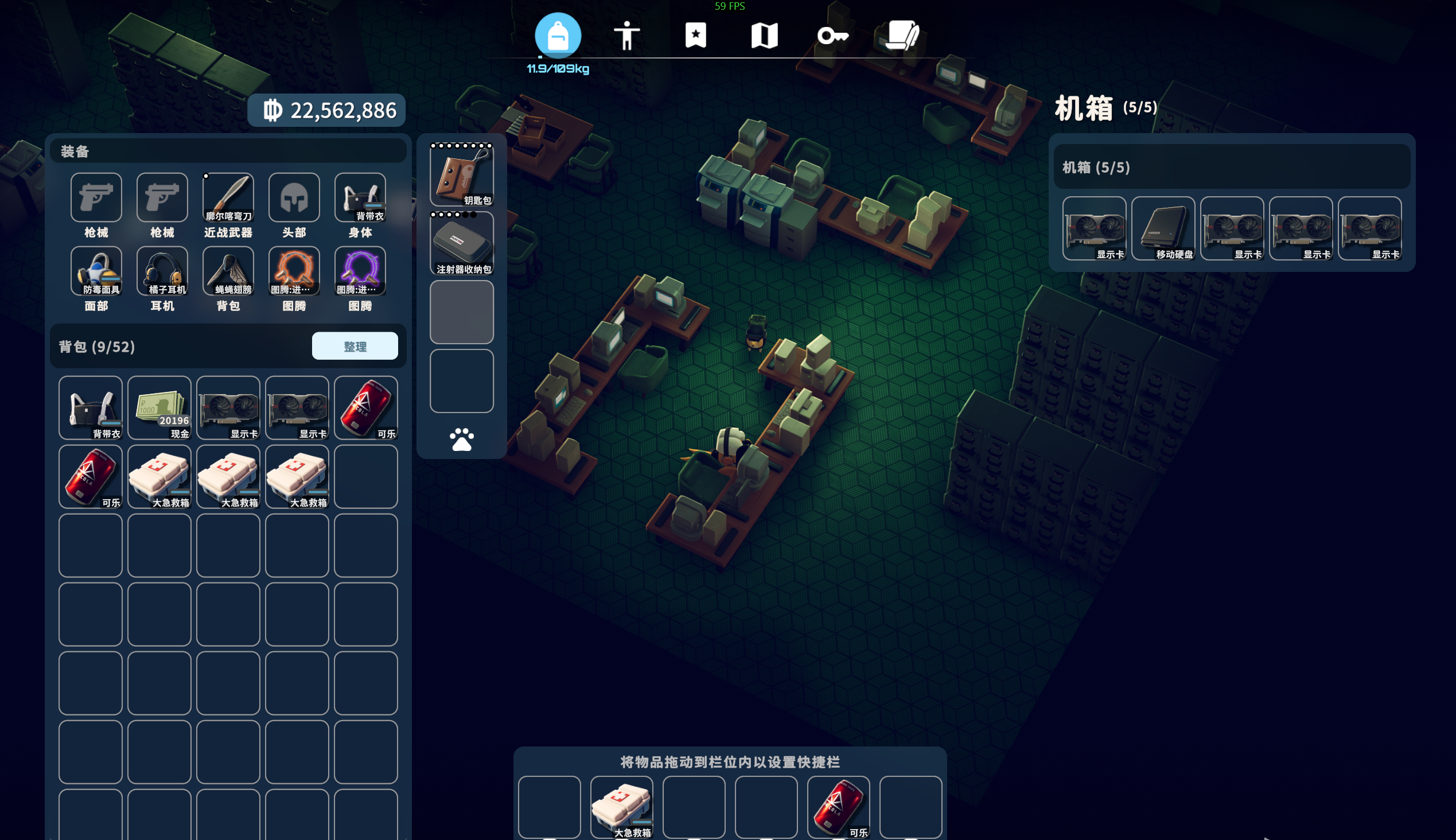Select the 大急救箱 quickbar slot

(622, 807)
